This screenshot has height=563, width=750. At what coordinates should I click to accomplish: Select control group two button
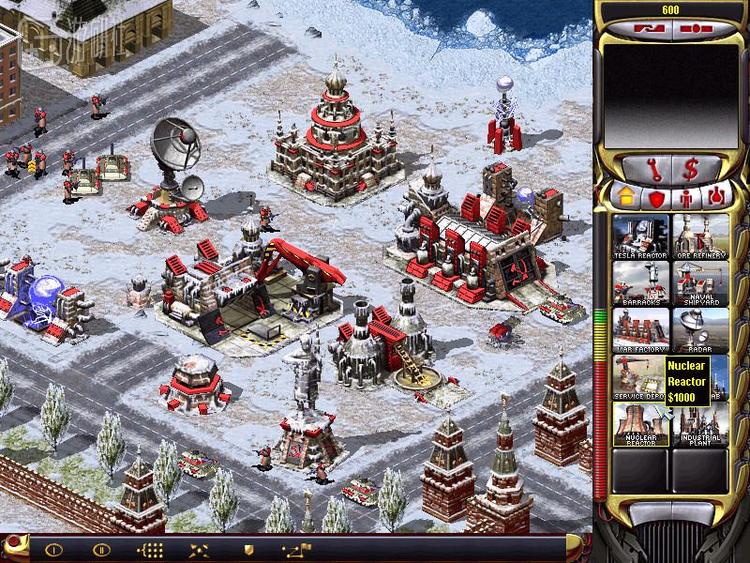(x=100, y=549)
